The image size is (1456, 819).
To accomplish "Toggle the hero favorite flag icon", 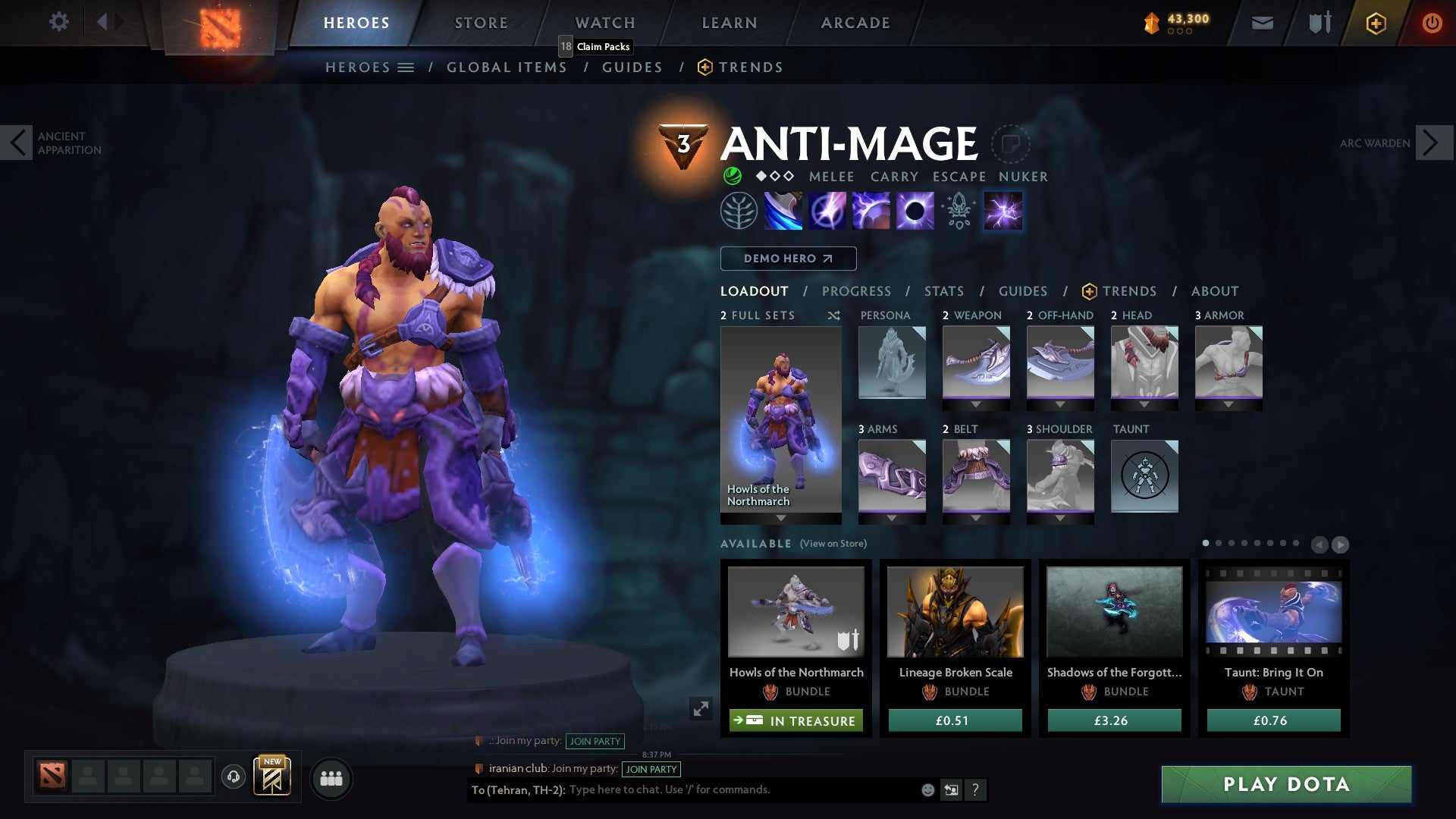I will [x=1009, y=144].
